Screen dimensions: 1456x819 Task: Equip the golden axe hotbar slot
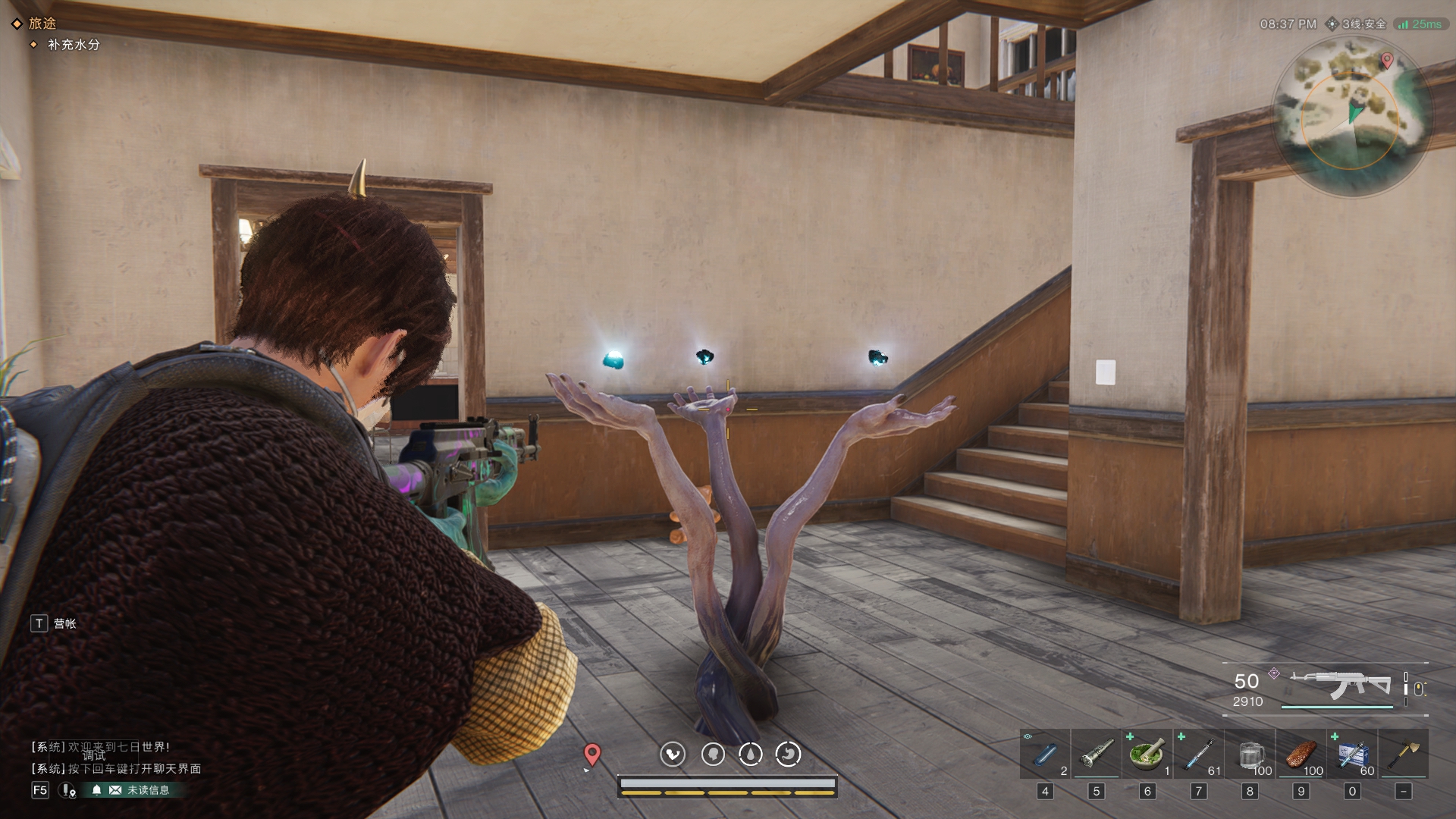coord(1404,755)
